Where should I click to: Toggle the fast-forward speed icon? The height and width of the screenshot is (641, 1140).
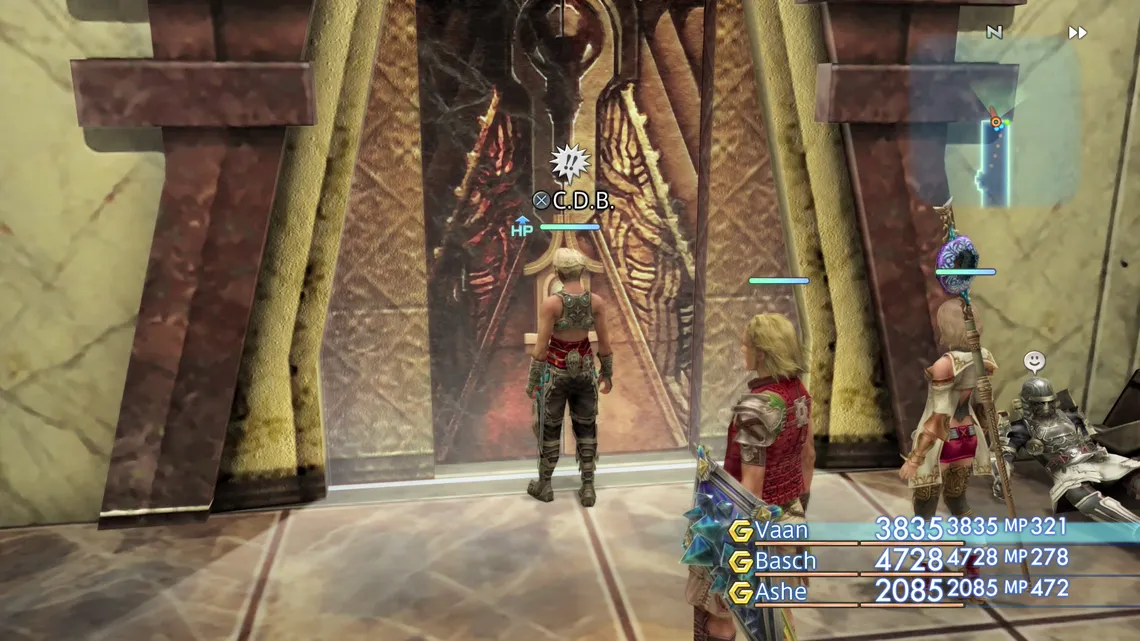[x=1077, y=33]
